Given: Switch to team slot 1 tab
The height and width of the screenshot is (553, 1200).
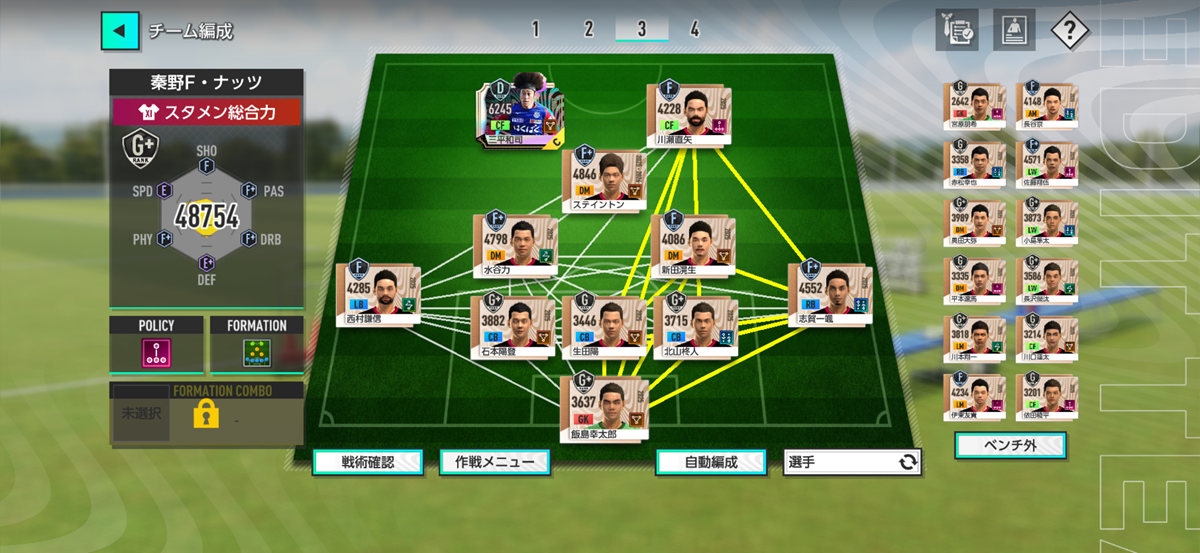Looking at the screenshot, I should pyautogui.click(x=535, y=29).
